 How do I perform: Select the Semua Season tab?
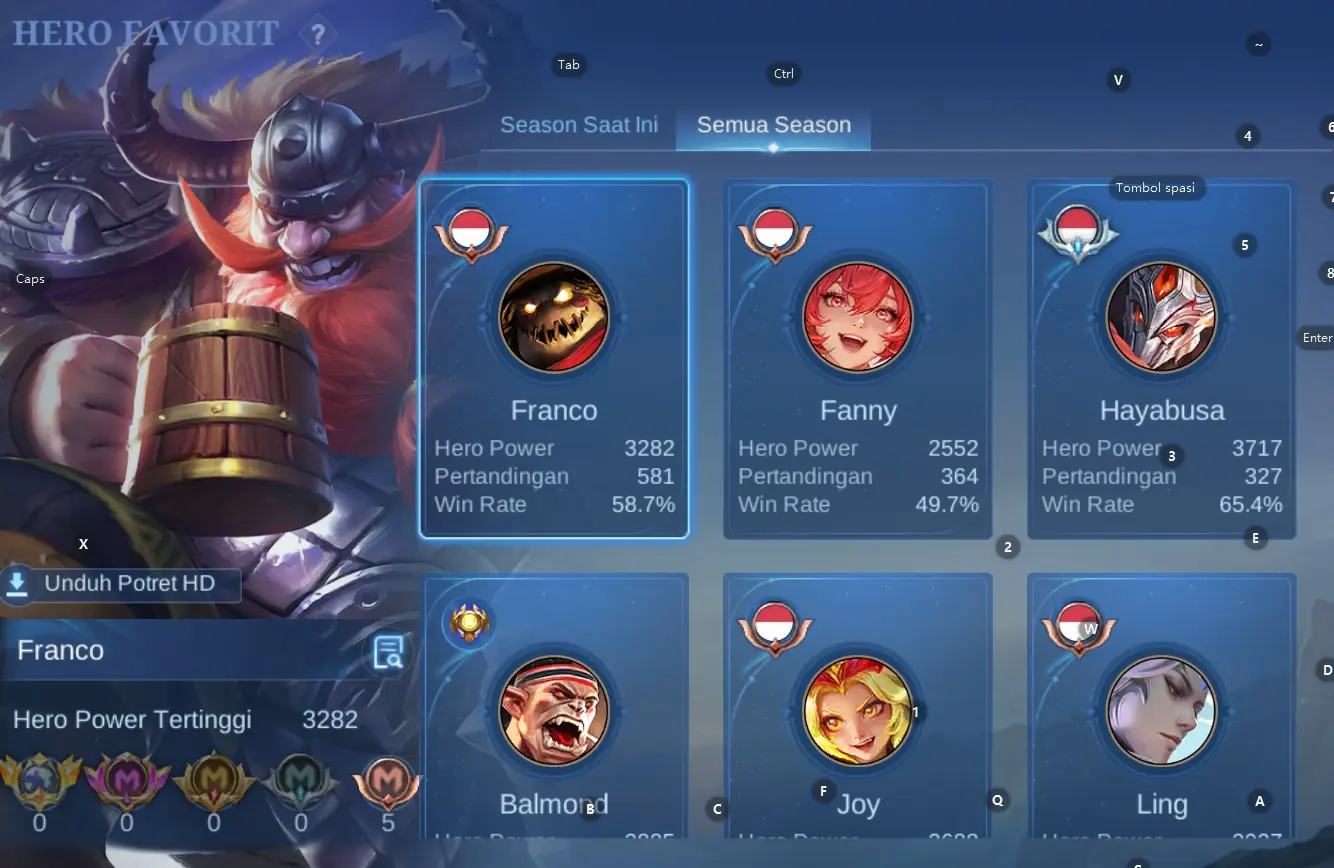point(773,125)
